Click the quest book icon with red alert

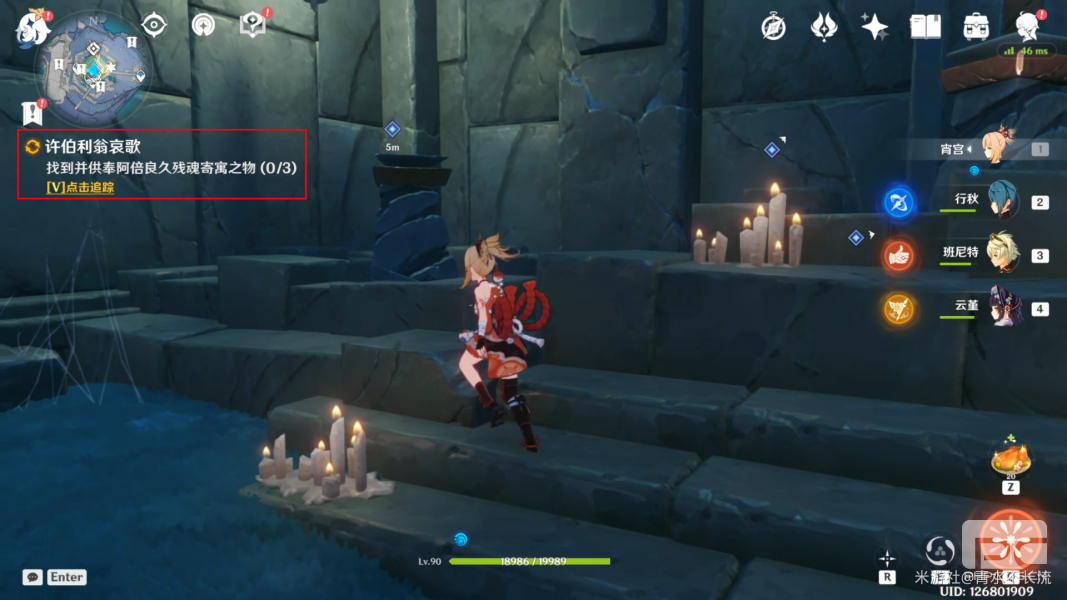[253, 24]
